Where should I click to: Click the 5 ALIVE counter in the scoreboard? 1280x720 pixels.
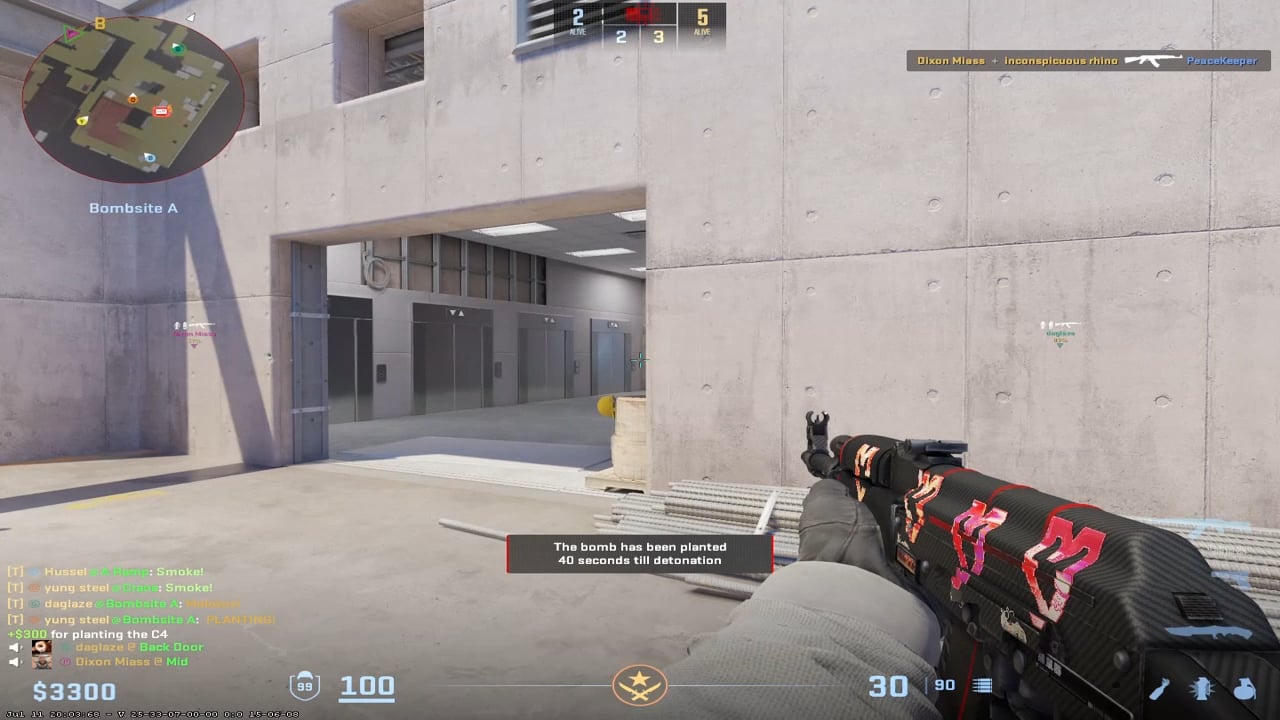[702, 22]
